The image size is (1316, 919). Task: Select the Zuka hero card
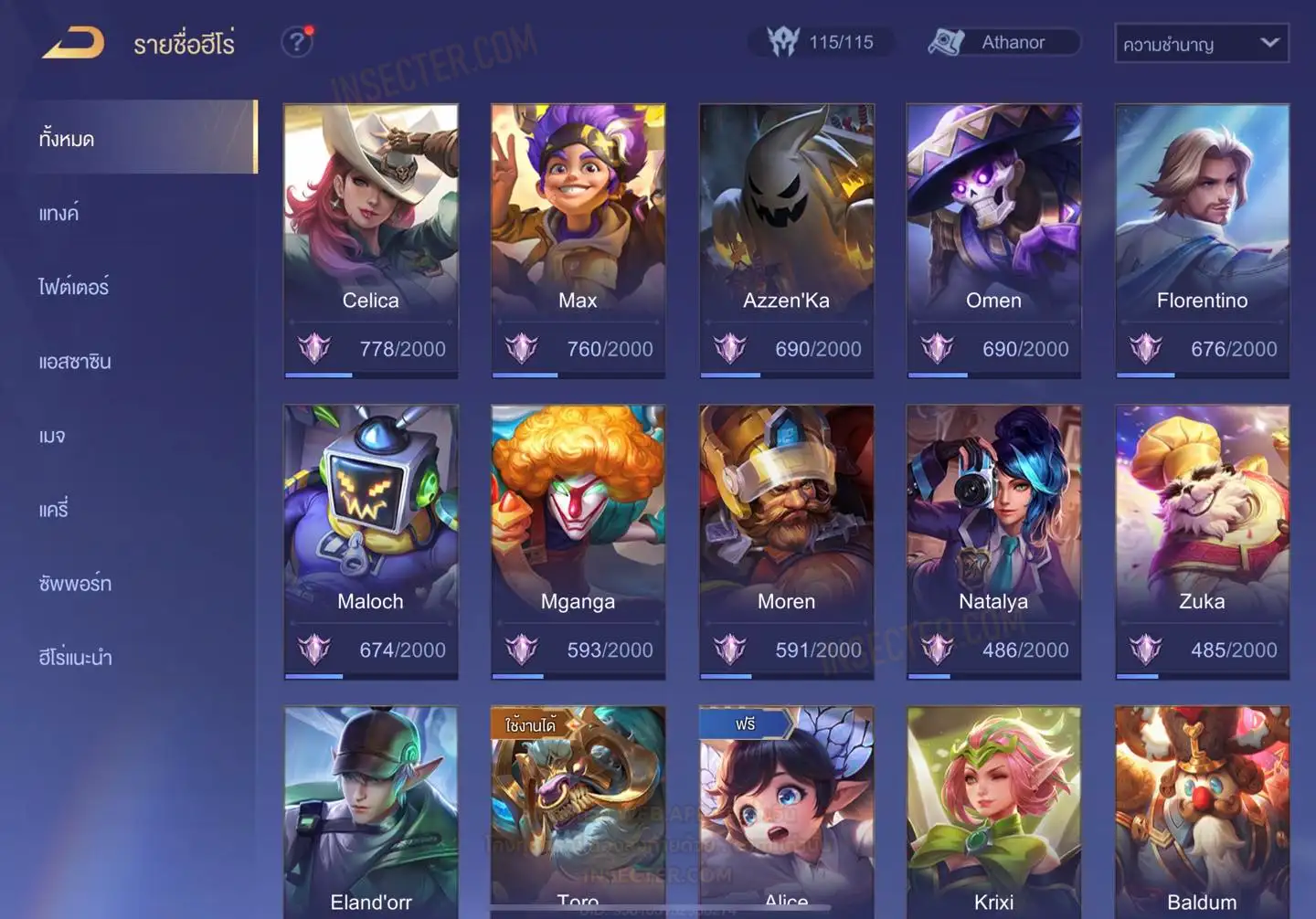pyautogui.click(x=1202, y=541)
